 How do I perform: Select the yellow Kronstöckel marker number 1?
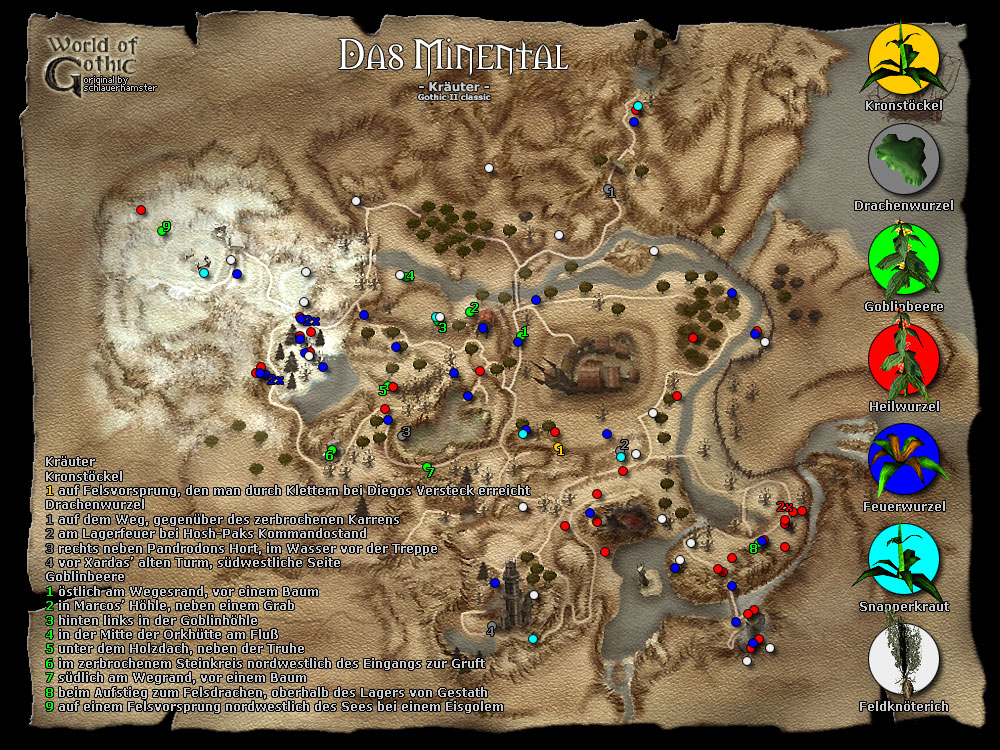(x=559, y=450)
